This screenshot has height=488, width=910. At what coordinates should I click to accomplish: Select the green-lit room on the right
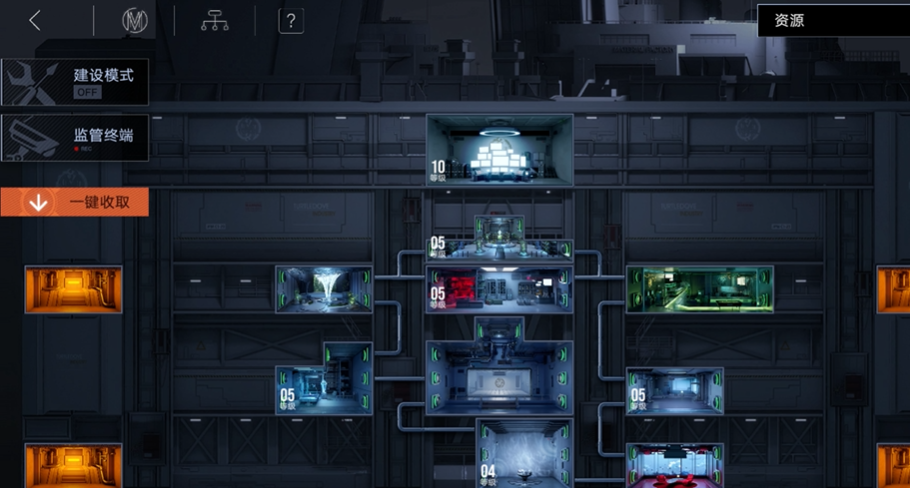(x=700, y=289)
